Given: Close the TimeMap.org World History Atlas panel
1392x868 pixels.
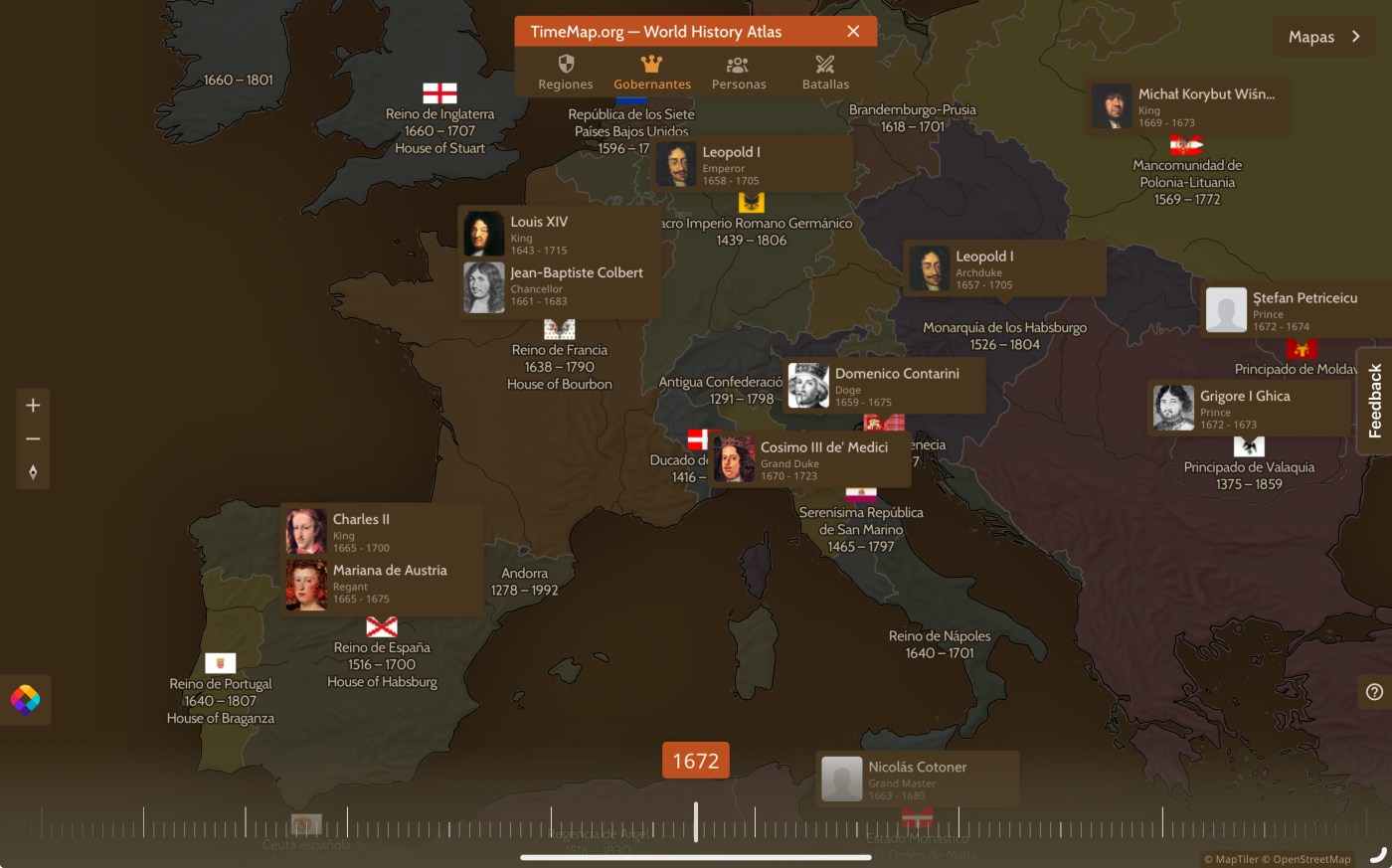Looking at the screenshot, I should pos(853,32).
